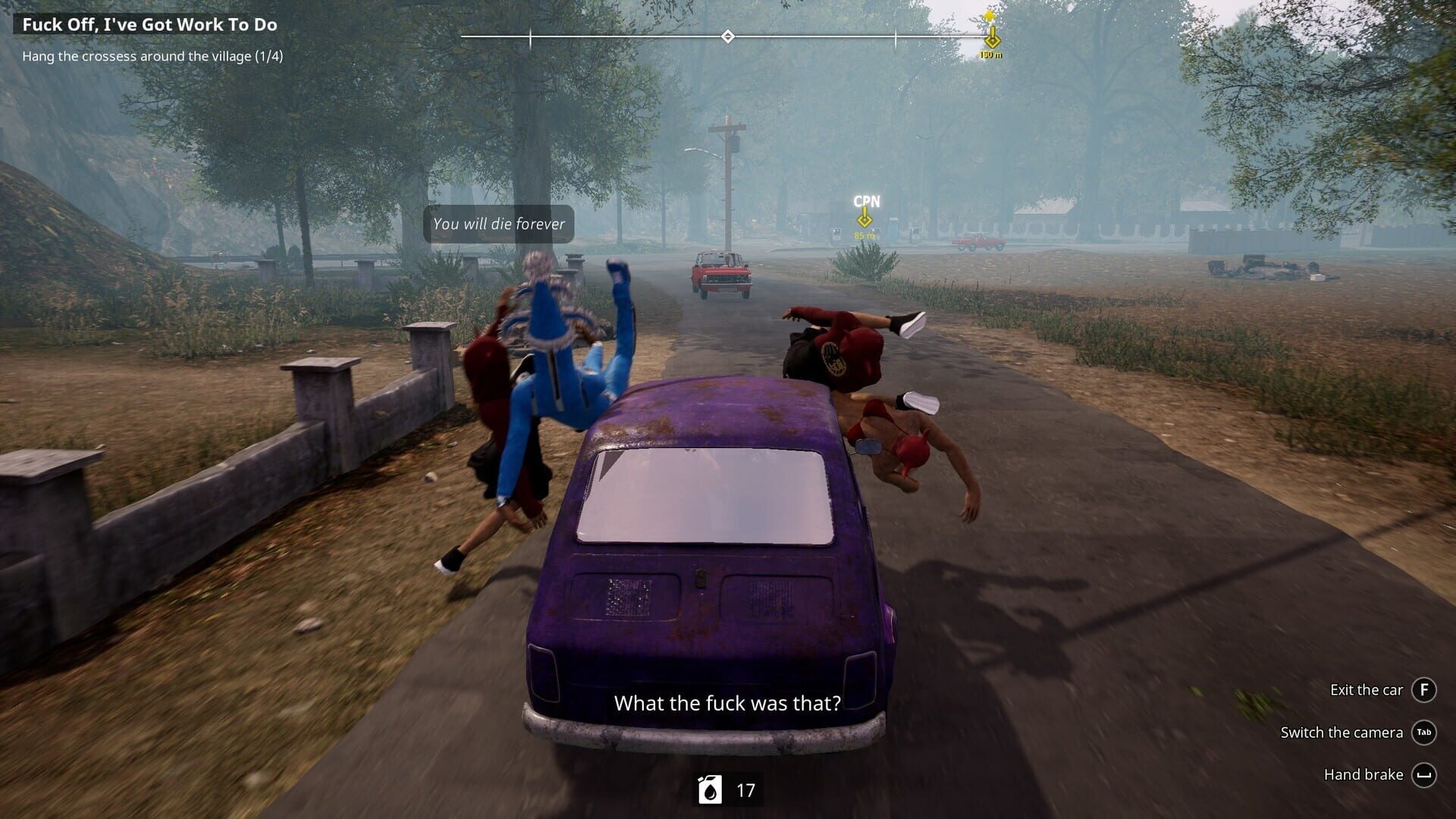Click the 'Hang the crosses' objective text
Image resolution: width=1456 pixels, height=819 pixels.
(x=152, y=56)
